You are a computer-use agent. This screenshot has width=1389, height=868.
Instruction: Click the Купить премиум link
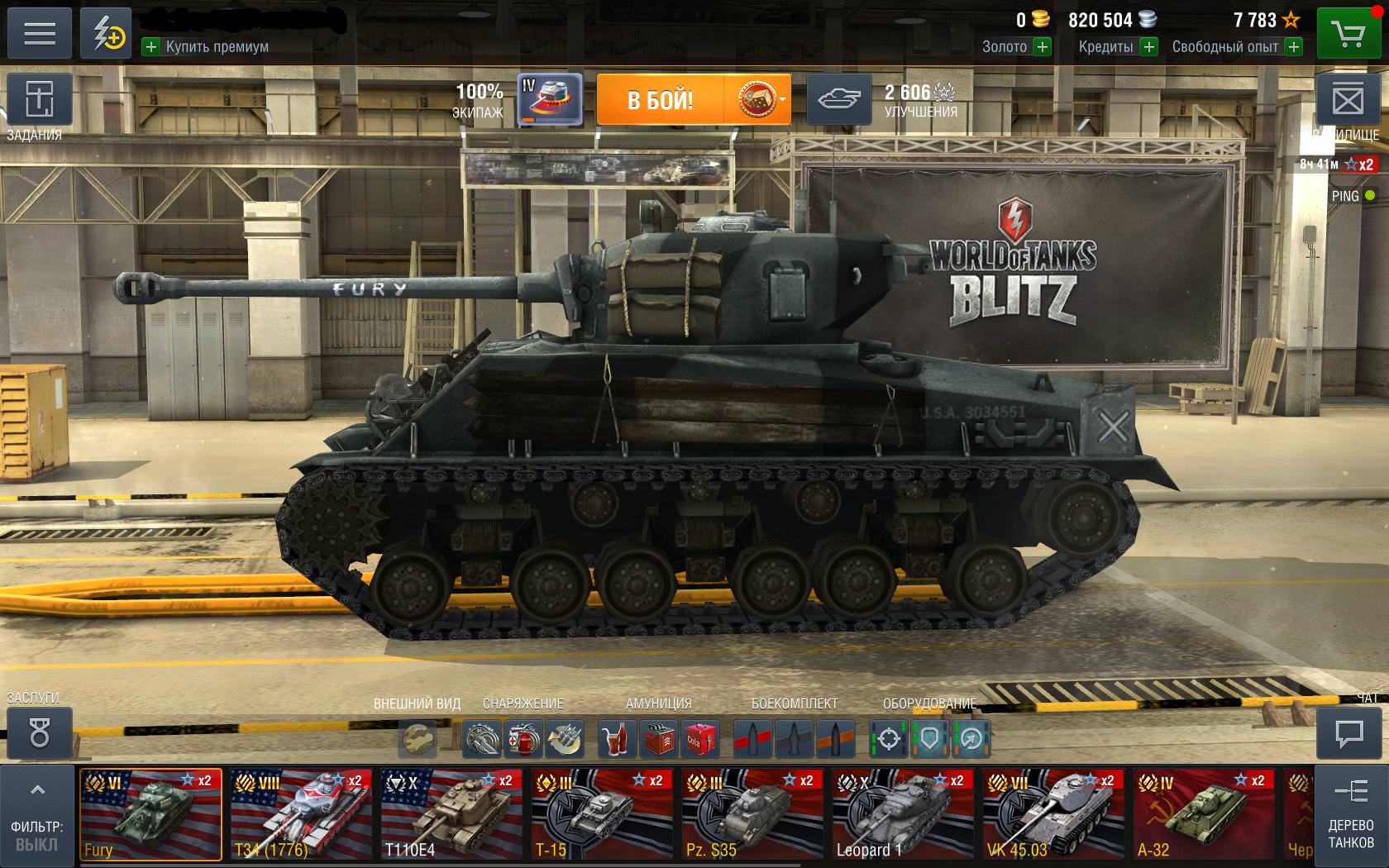coord(207,47)
